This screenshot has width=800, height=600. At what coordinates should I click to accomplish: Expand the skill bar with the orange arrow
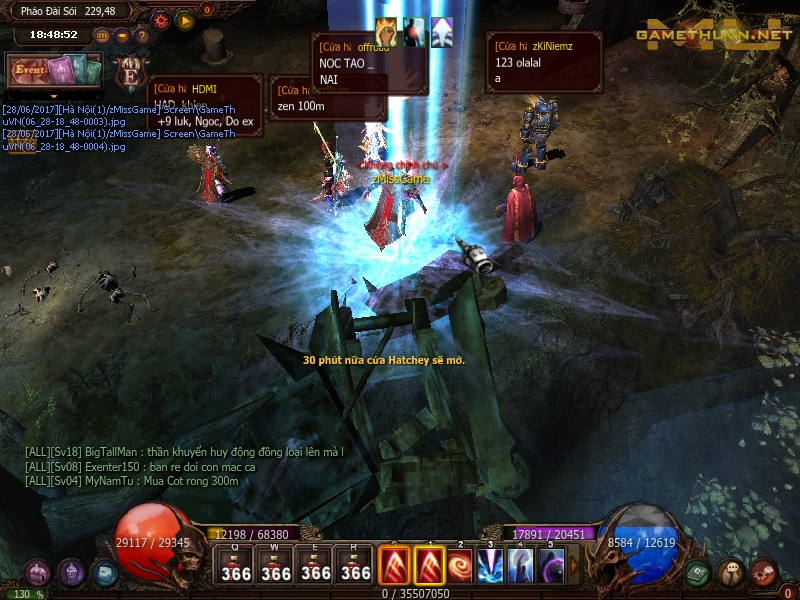pyautogui.click(x=574, y=566)
